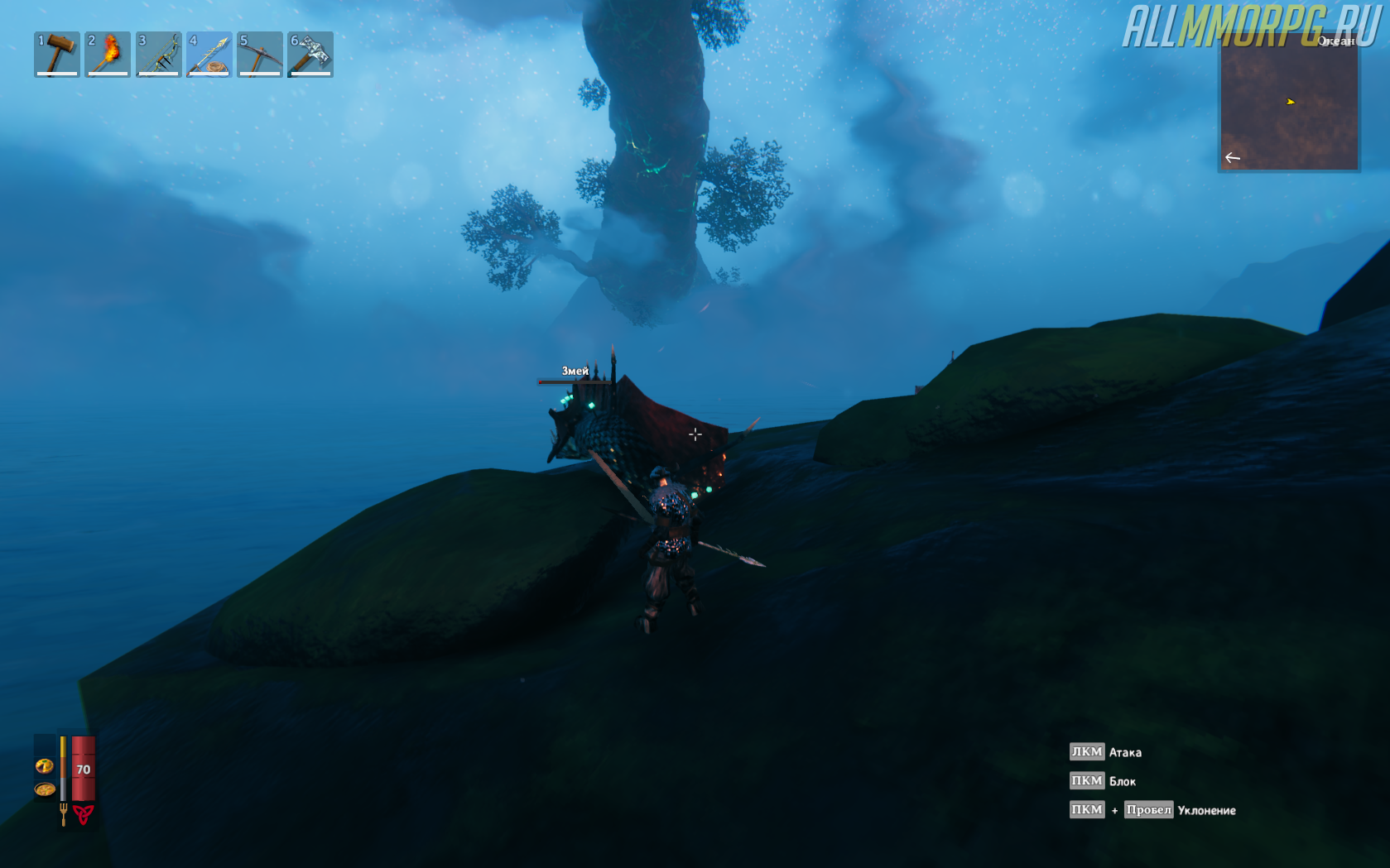Choose the bow in hotbar slot 3

tap(158, 54)
